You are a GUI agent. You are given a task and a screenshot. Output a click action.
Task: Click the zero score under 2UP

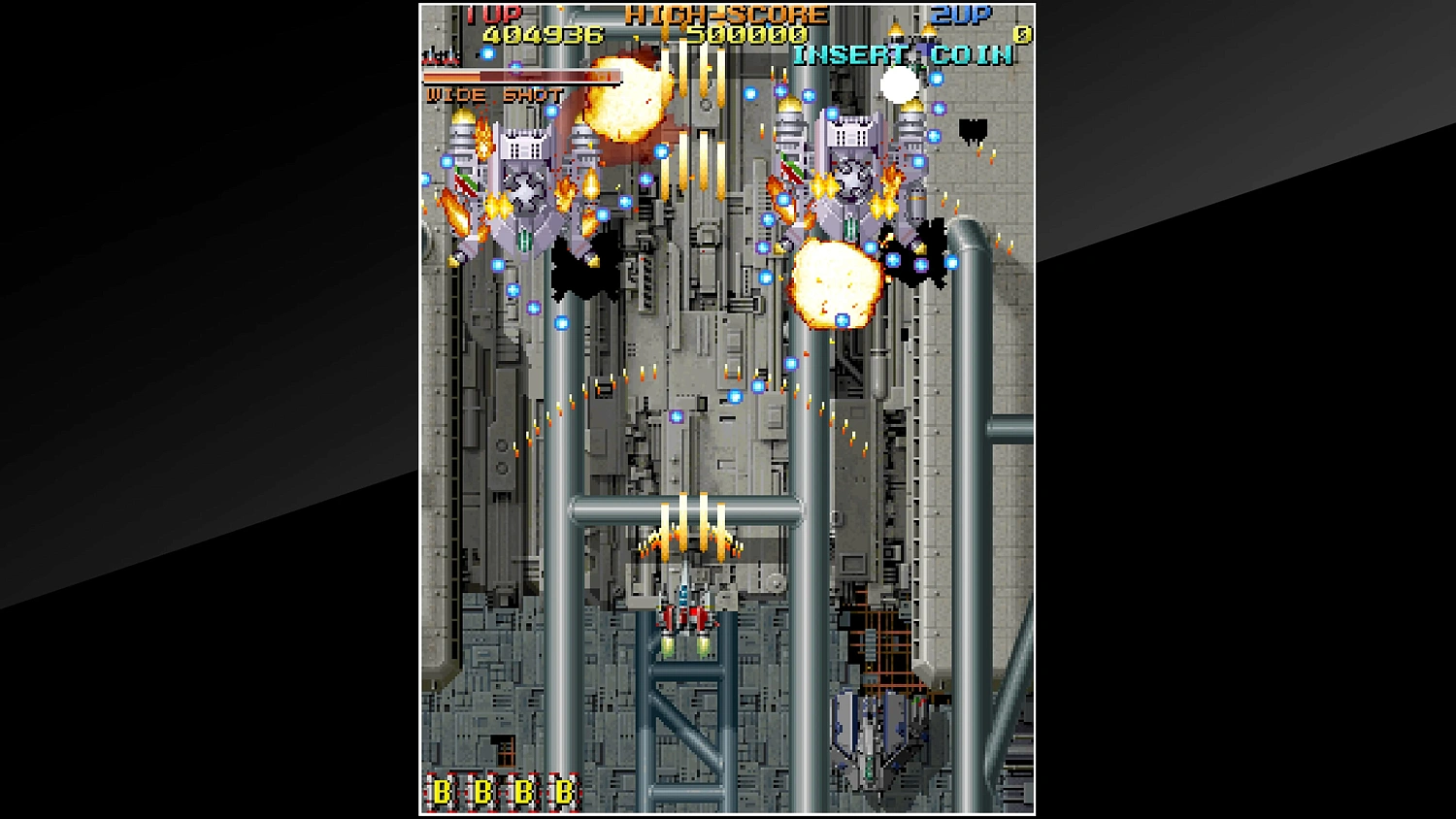tap(1020, 33)
